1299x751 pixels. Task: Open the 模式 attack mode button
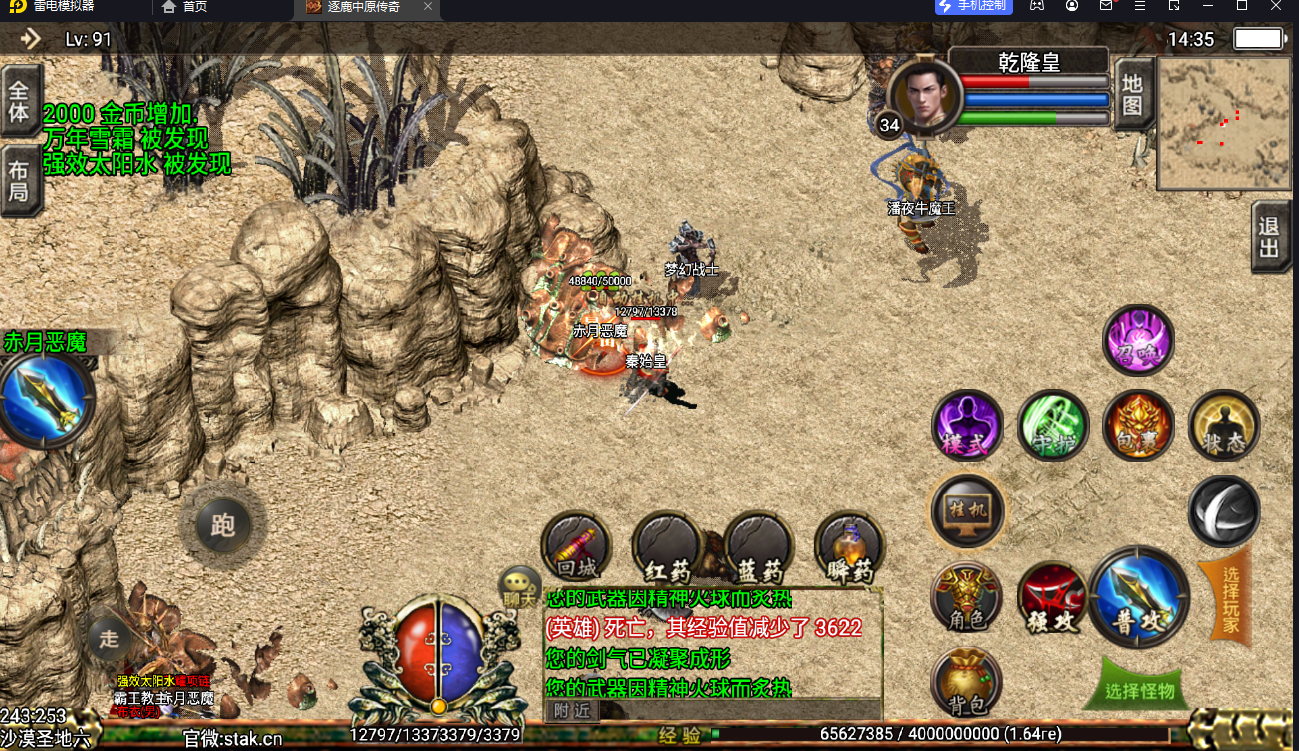pos(967,426)
